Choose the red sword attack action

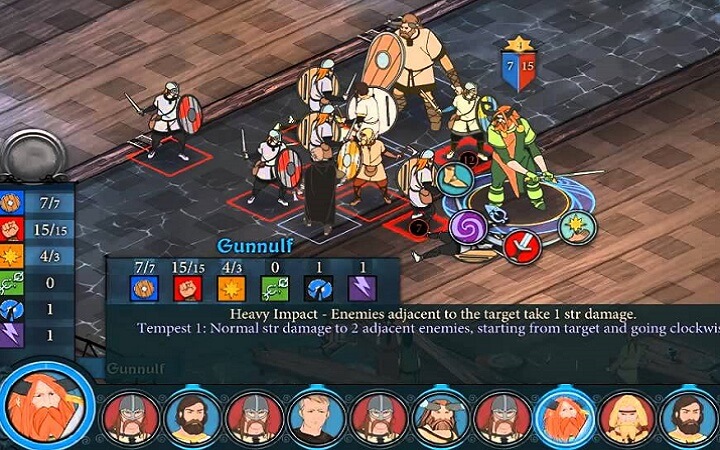(x=521, y=245)
